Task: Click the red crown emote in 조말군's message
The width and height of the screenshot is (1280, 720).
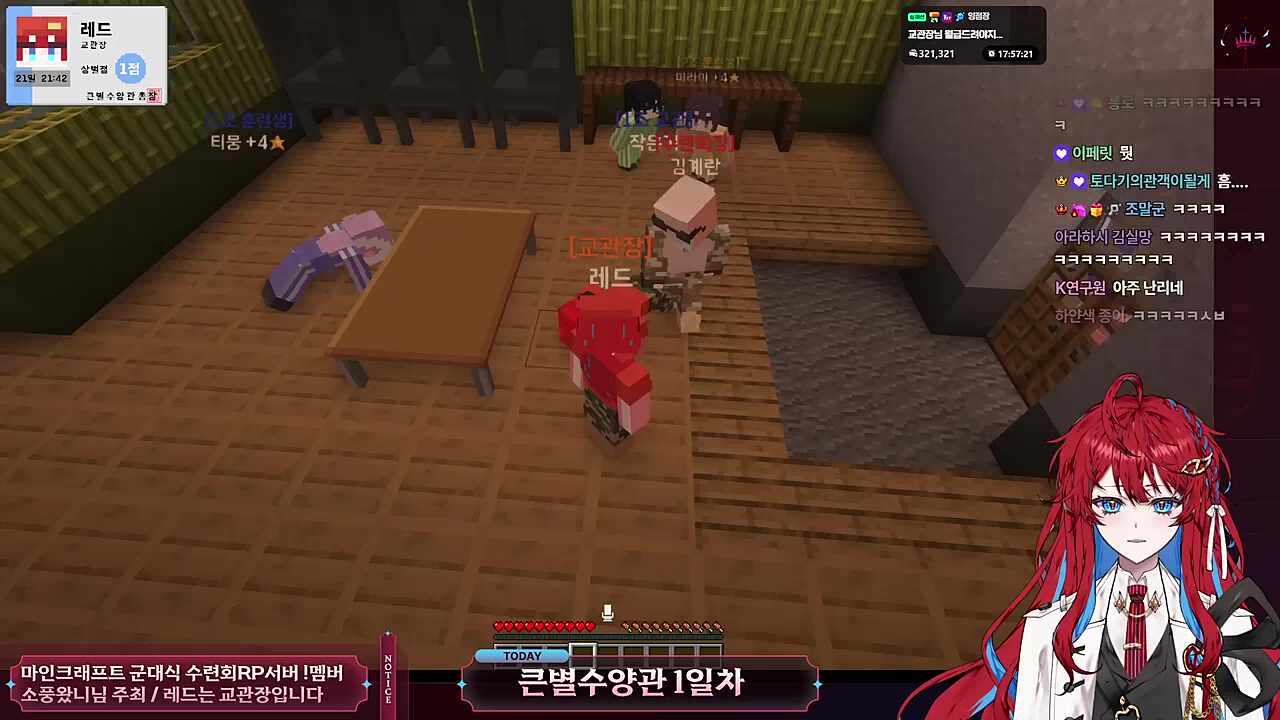Action: (1062, 210)
